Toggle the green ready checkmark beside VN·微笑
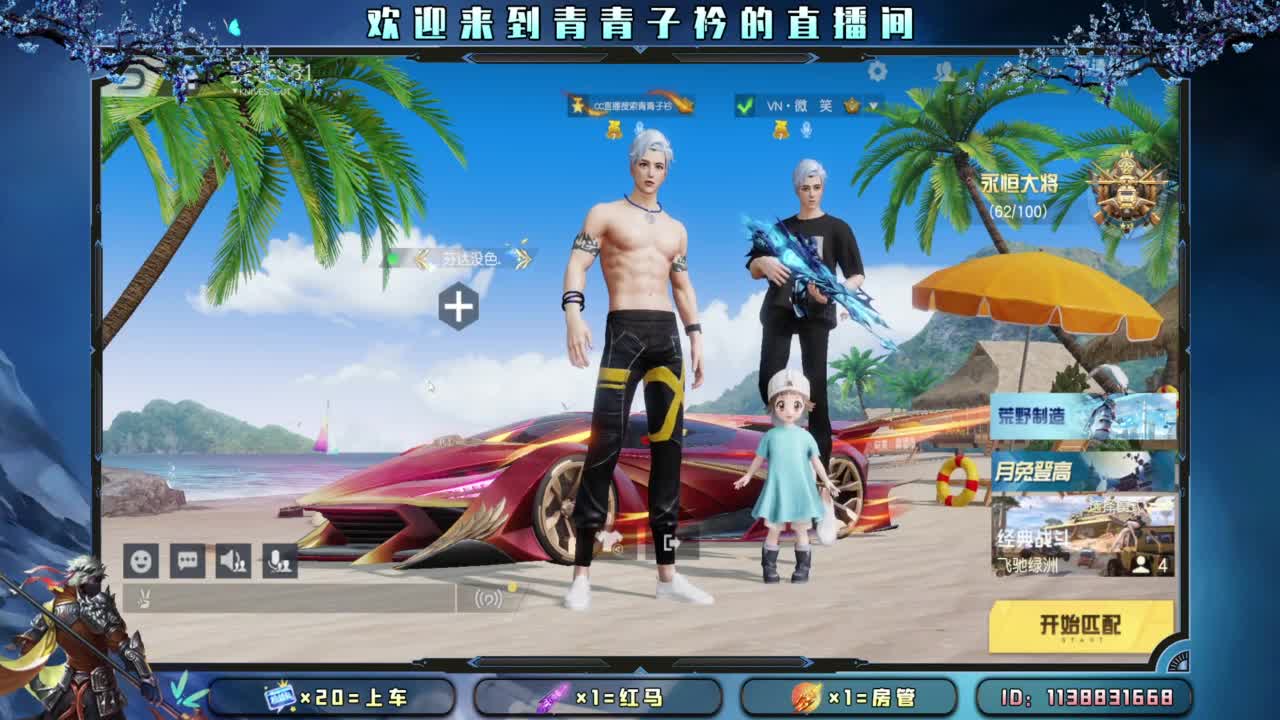 (742, 107)
